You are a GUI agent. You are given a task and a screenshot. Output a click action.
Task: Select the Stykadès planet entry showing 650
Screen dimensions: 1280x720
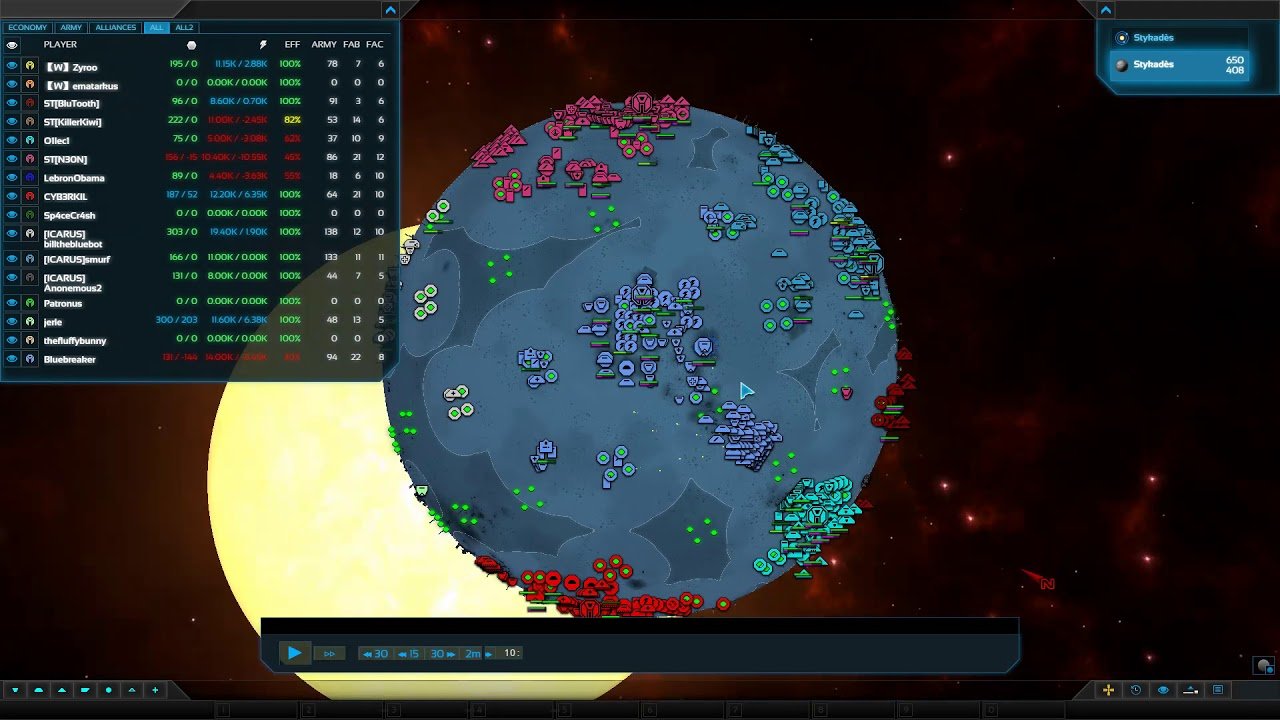click(x=1180, y=65)
